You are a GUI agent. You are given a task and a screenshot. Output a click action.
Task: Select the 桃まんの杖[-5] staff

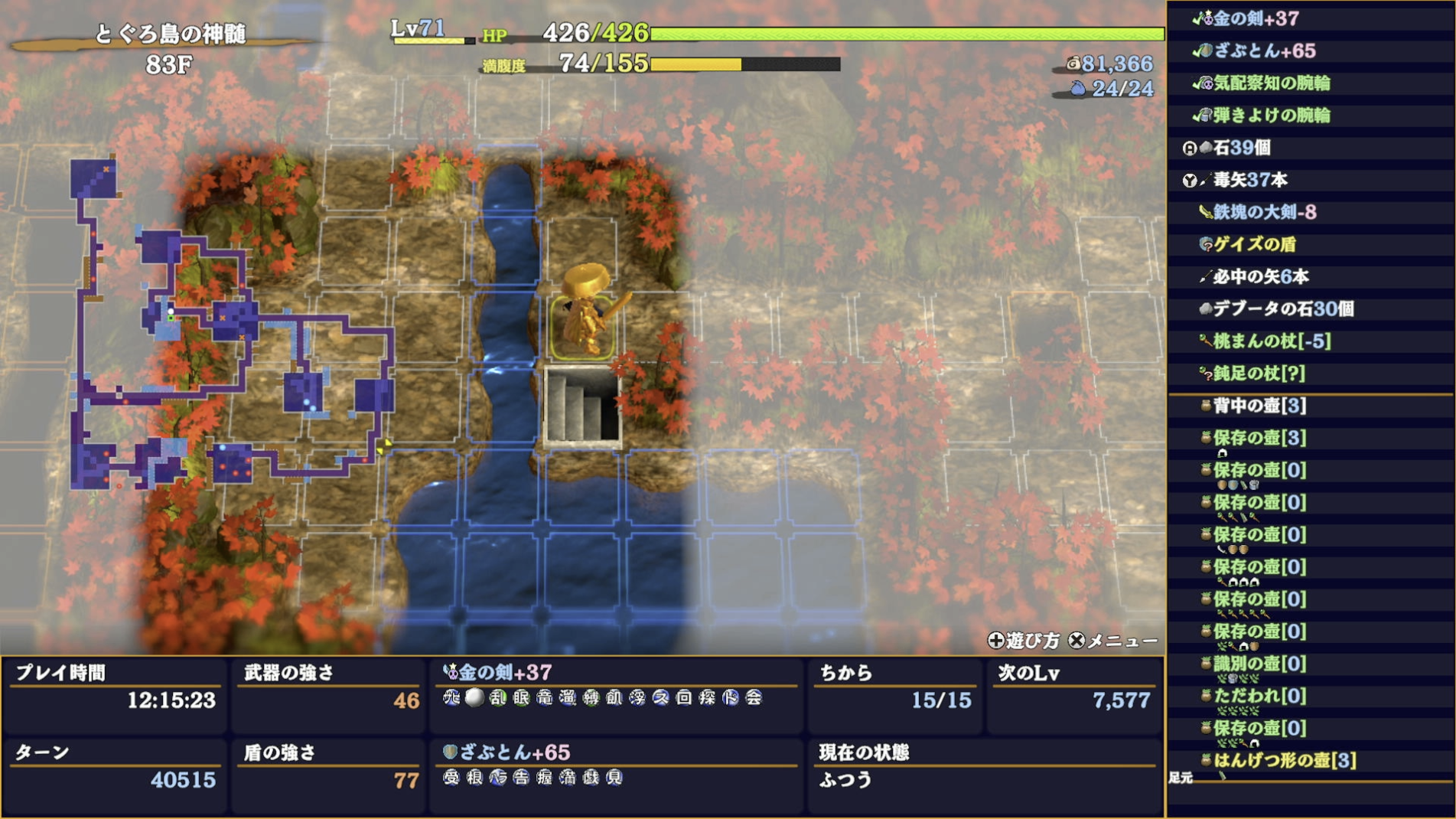point(1271,341)
